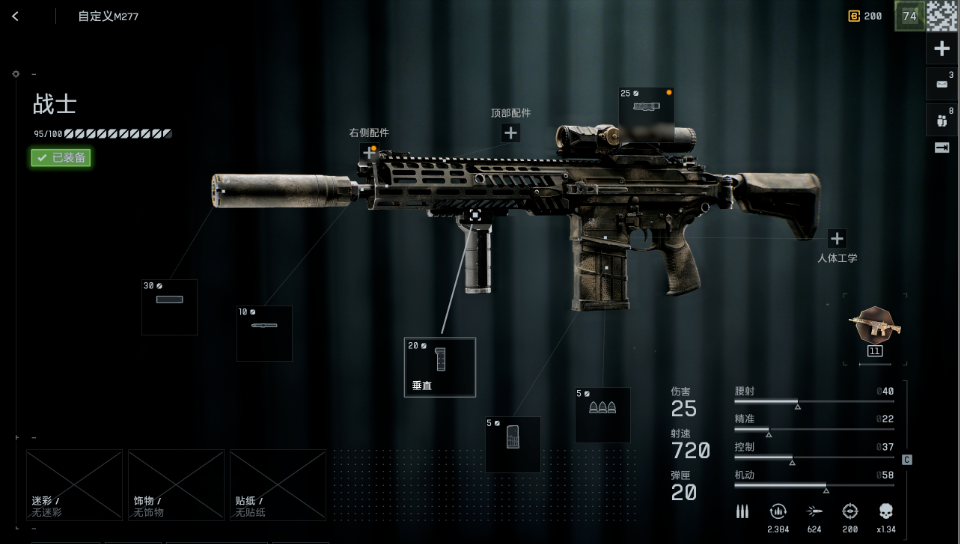Open the 贴纸 sticker slot
This screenshot has height=544, width=960.
(x=278, y=484)
